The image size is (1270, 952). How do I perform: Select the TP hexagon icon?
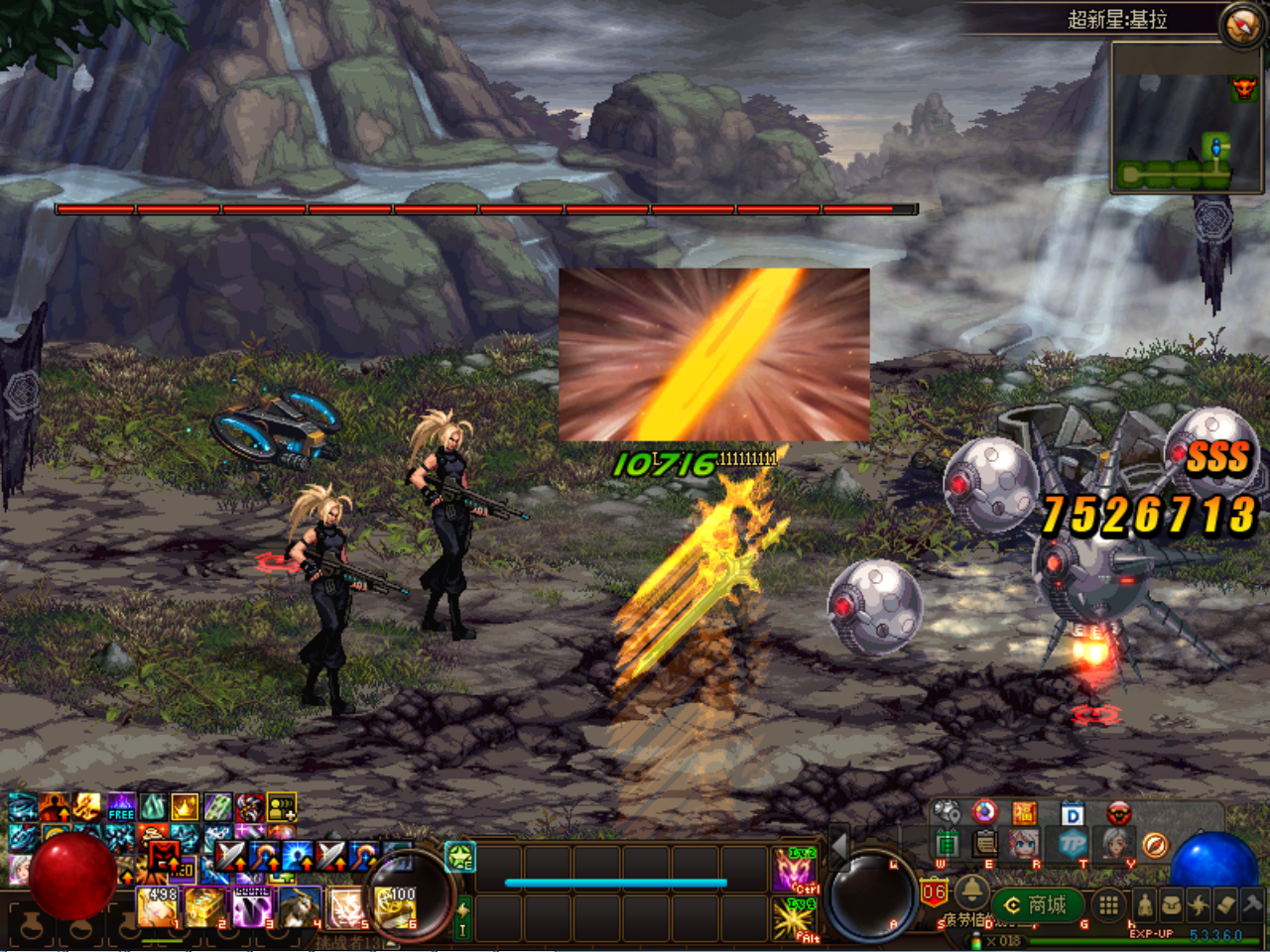pos(1071,844)
